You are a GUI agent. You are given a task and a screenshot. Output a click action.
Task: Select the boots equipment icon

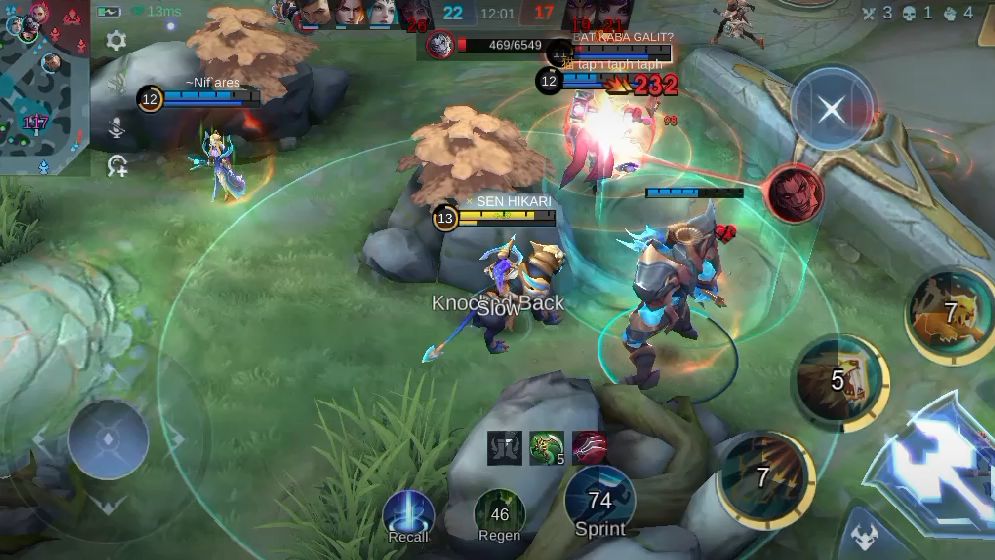pyautogui.click(x=505, y=448)
